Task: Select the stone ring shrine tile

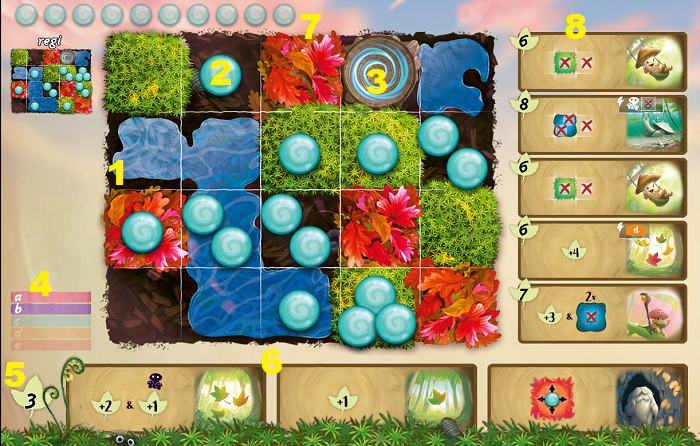Action: (378, 69)
